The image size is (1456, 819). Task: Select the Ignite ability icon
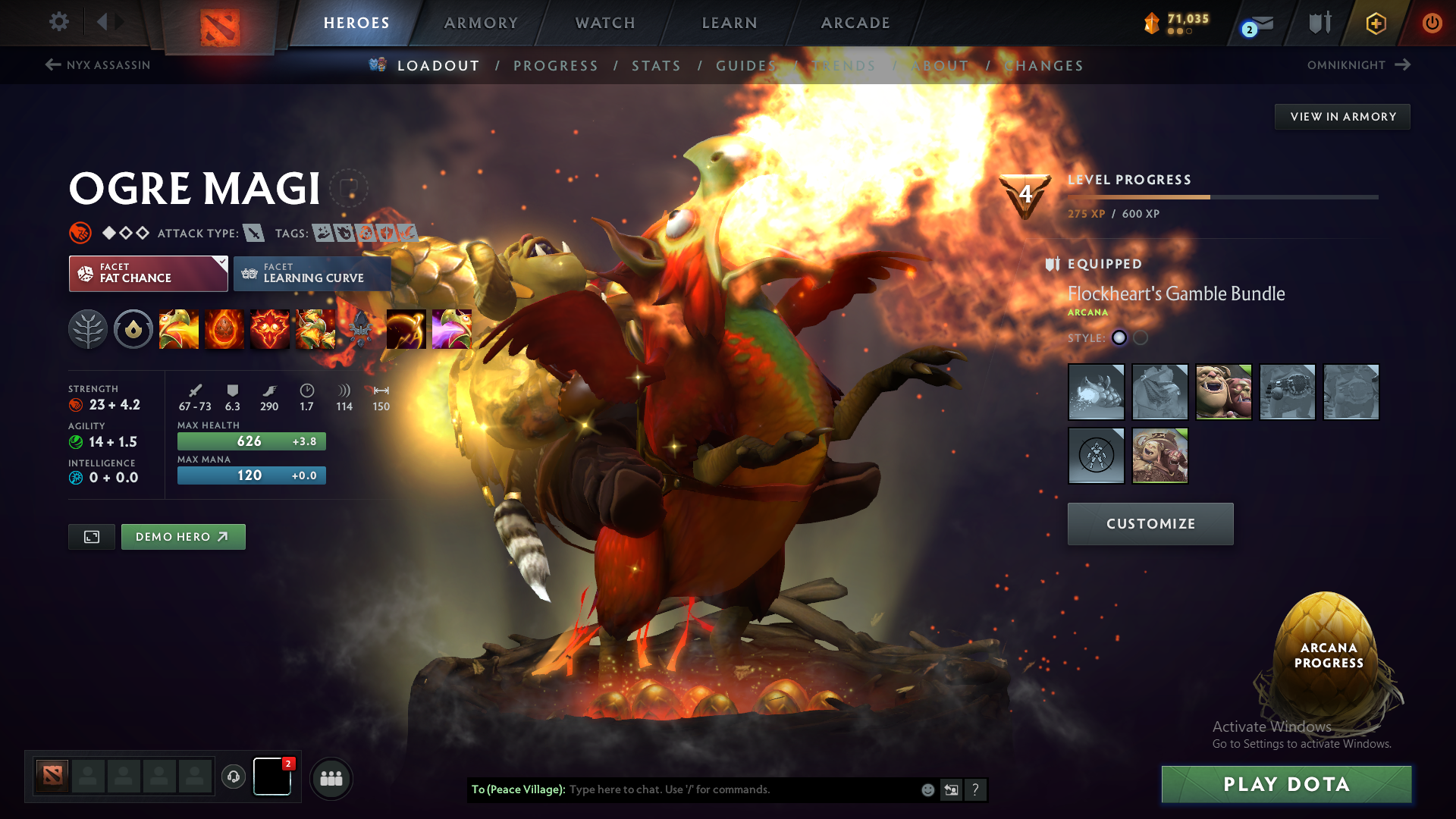(x=224, y=328)
